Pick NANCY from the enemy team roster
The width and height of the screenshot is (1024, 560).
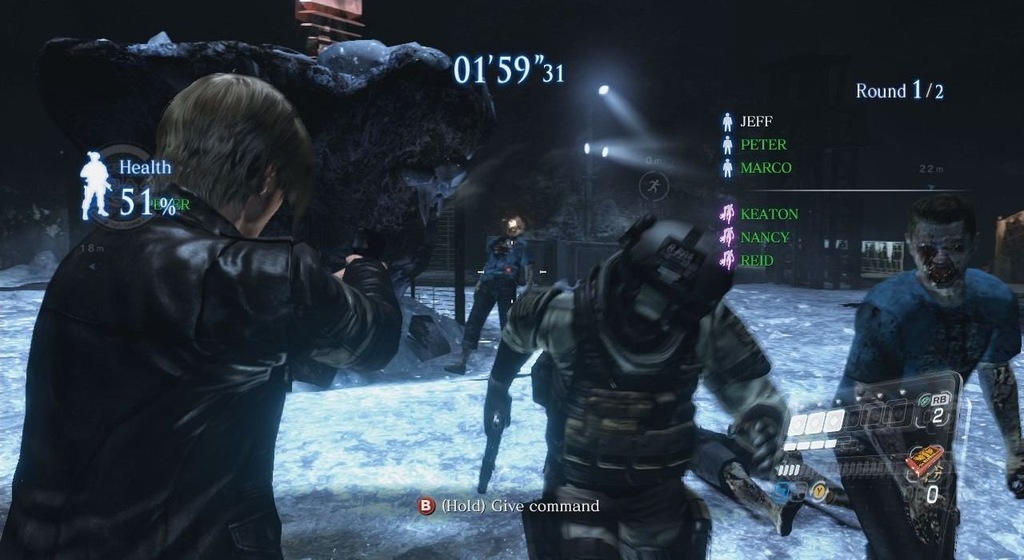coord(764,238)
